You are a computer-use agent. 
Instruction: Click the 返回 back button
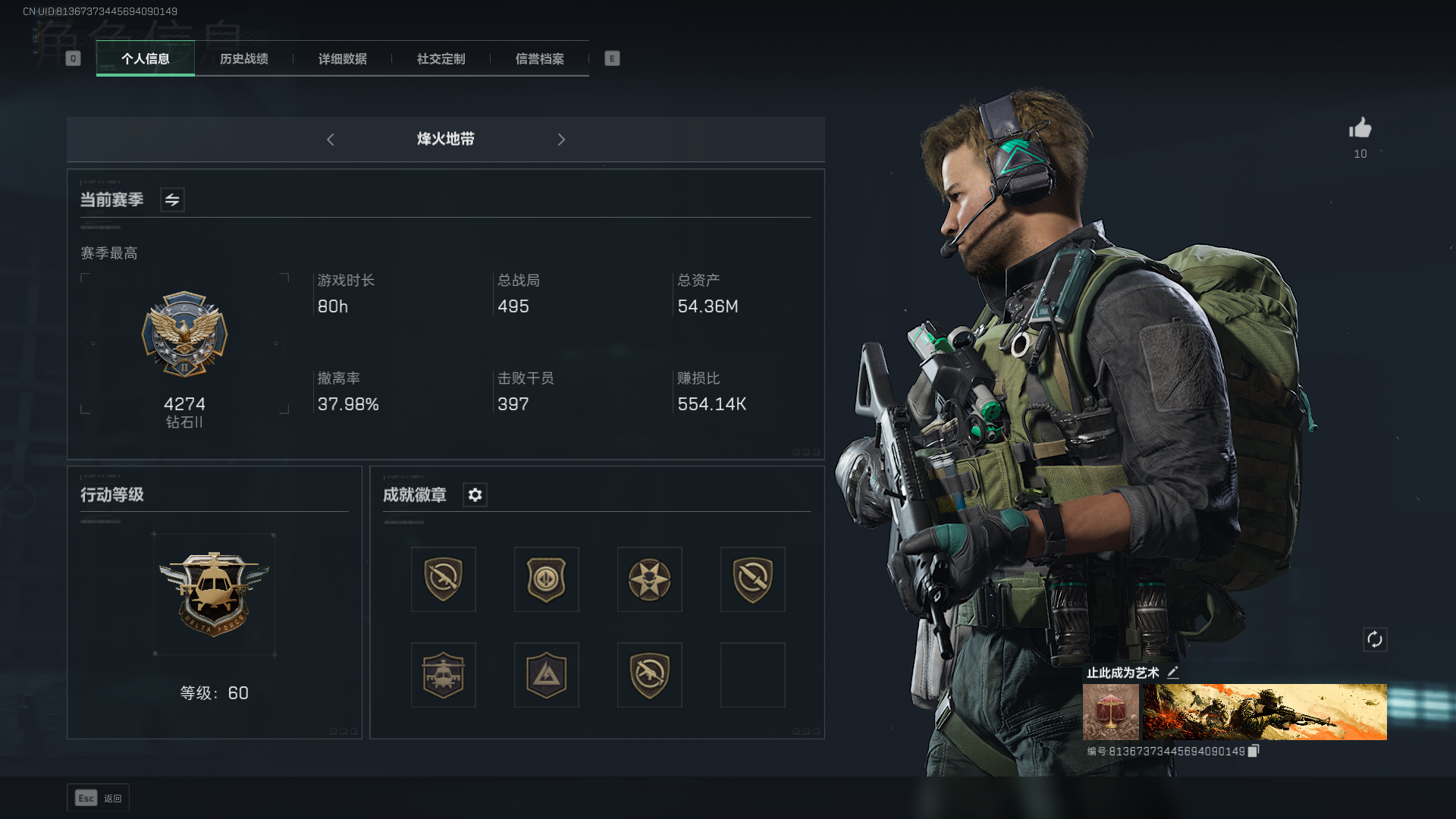pyautogui.click(x=99, y=798)
